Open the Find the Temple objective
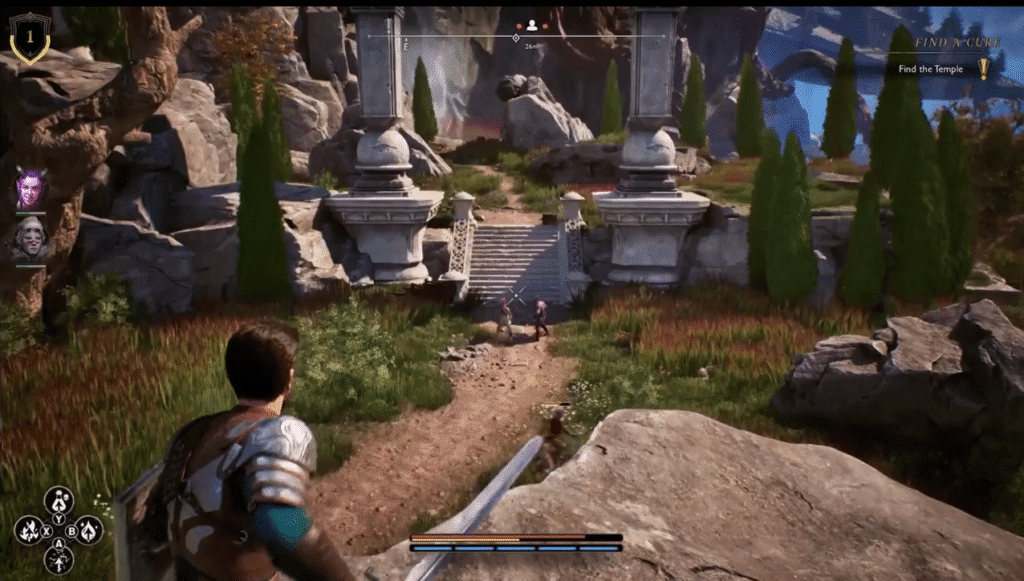The width and height of the screenshot is (1024, 581). point(930,69)
